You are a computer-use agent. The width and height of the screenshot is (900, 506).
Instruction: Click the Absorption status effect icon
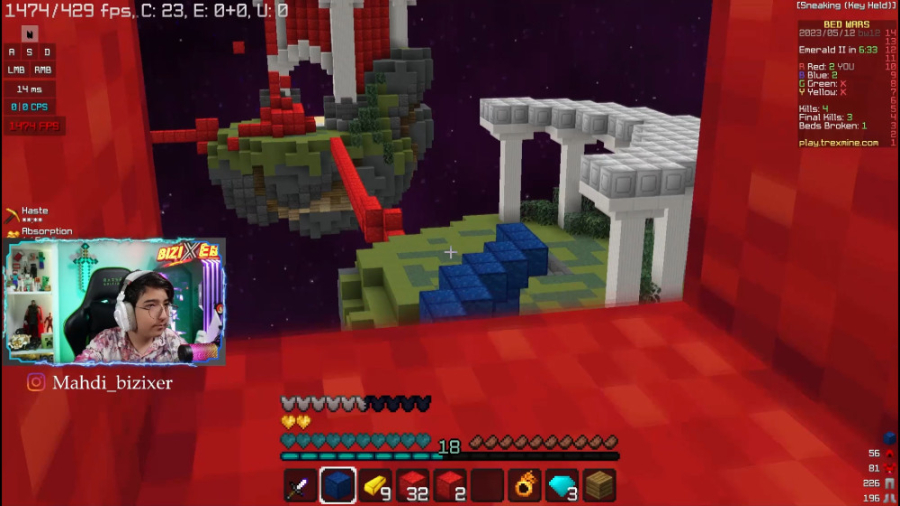[x=12, y=233]
